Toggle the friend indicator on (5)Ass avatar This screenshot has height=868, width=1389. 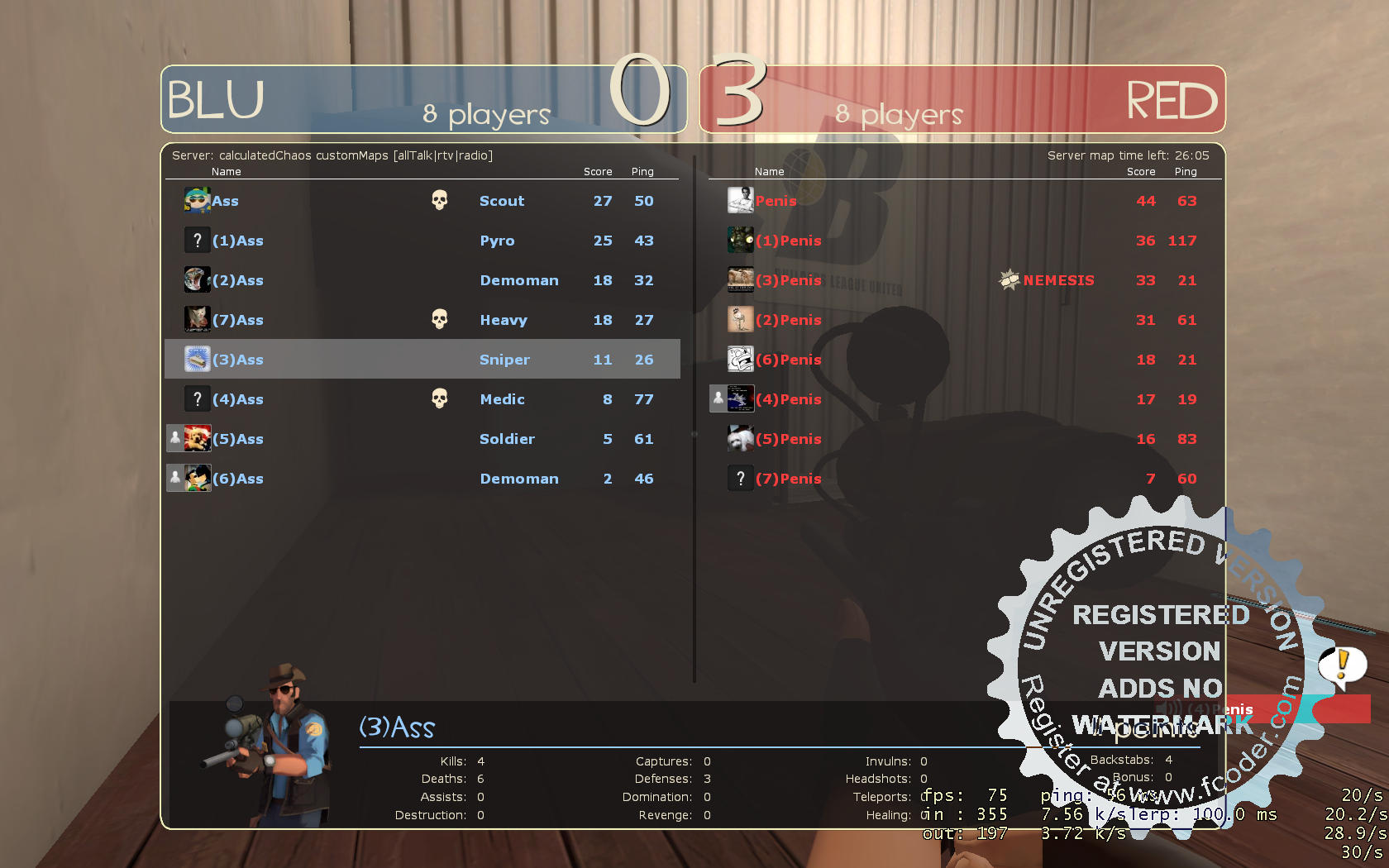[x=174, y=437]
